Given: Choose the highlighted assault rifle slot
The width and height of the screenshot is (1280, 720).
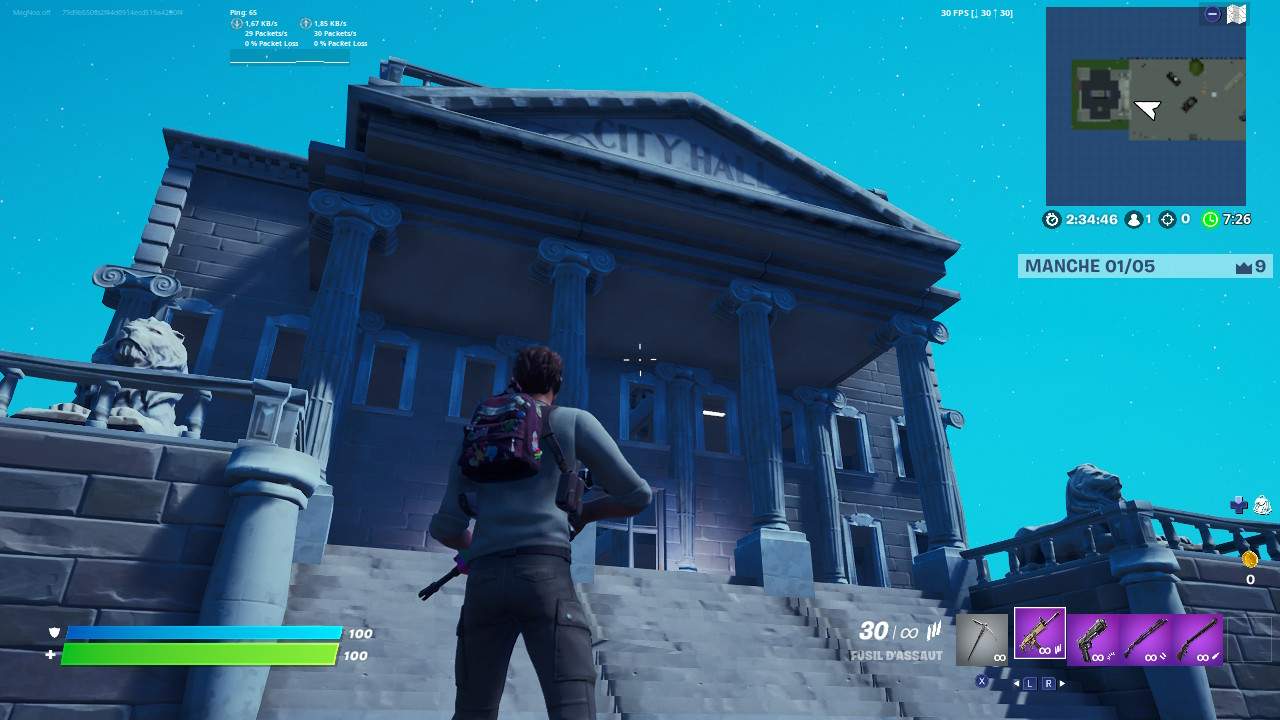Looking at the screenshot, I should pos(1039,634).
